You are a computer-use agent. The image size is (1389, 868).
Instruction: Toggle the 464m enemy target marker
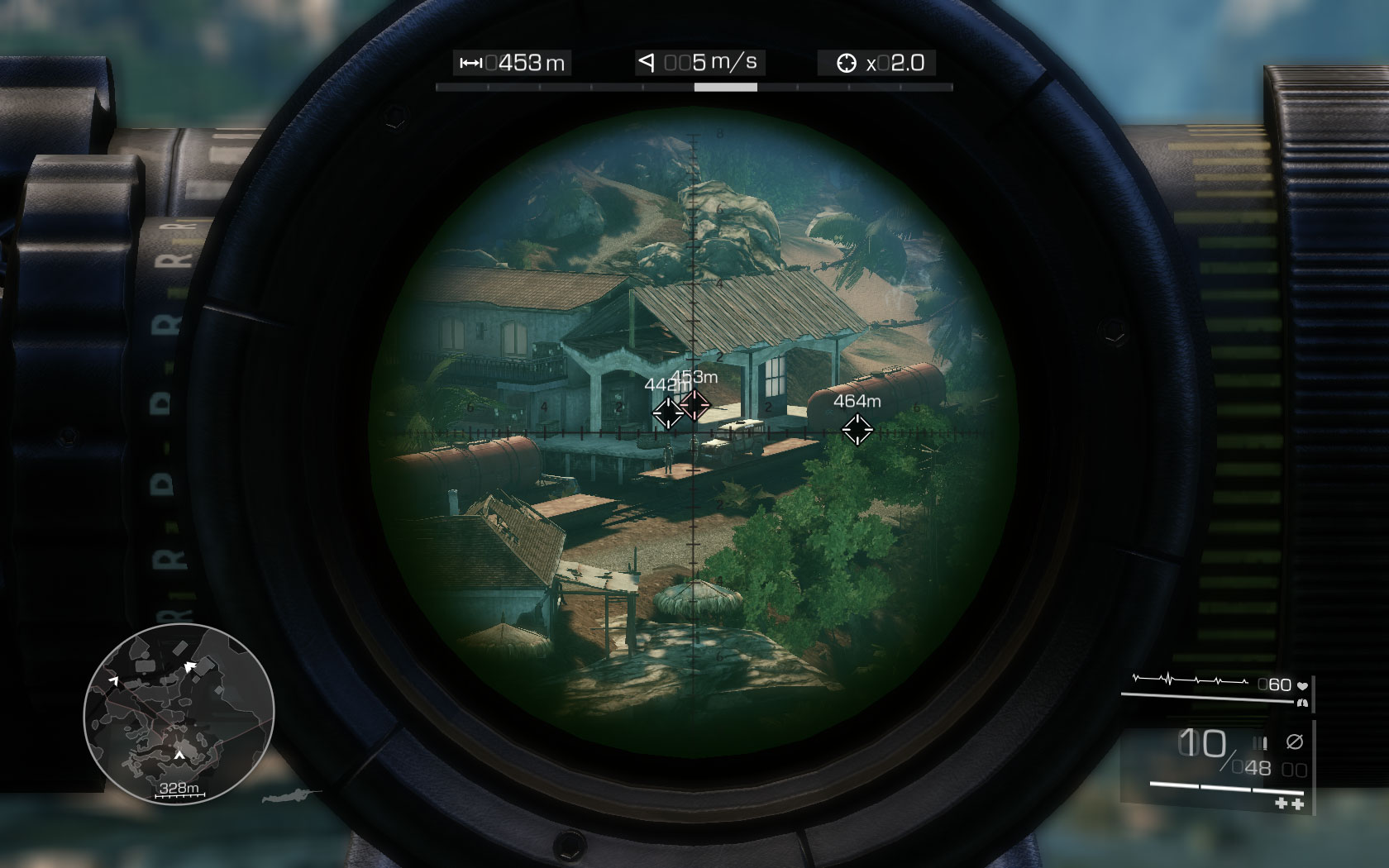tap(857, 428)
